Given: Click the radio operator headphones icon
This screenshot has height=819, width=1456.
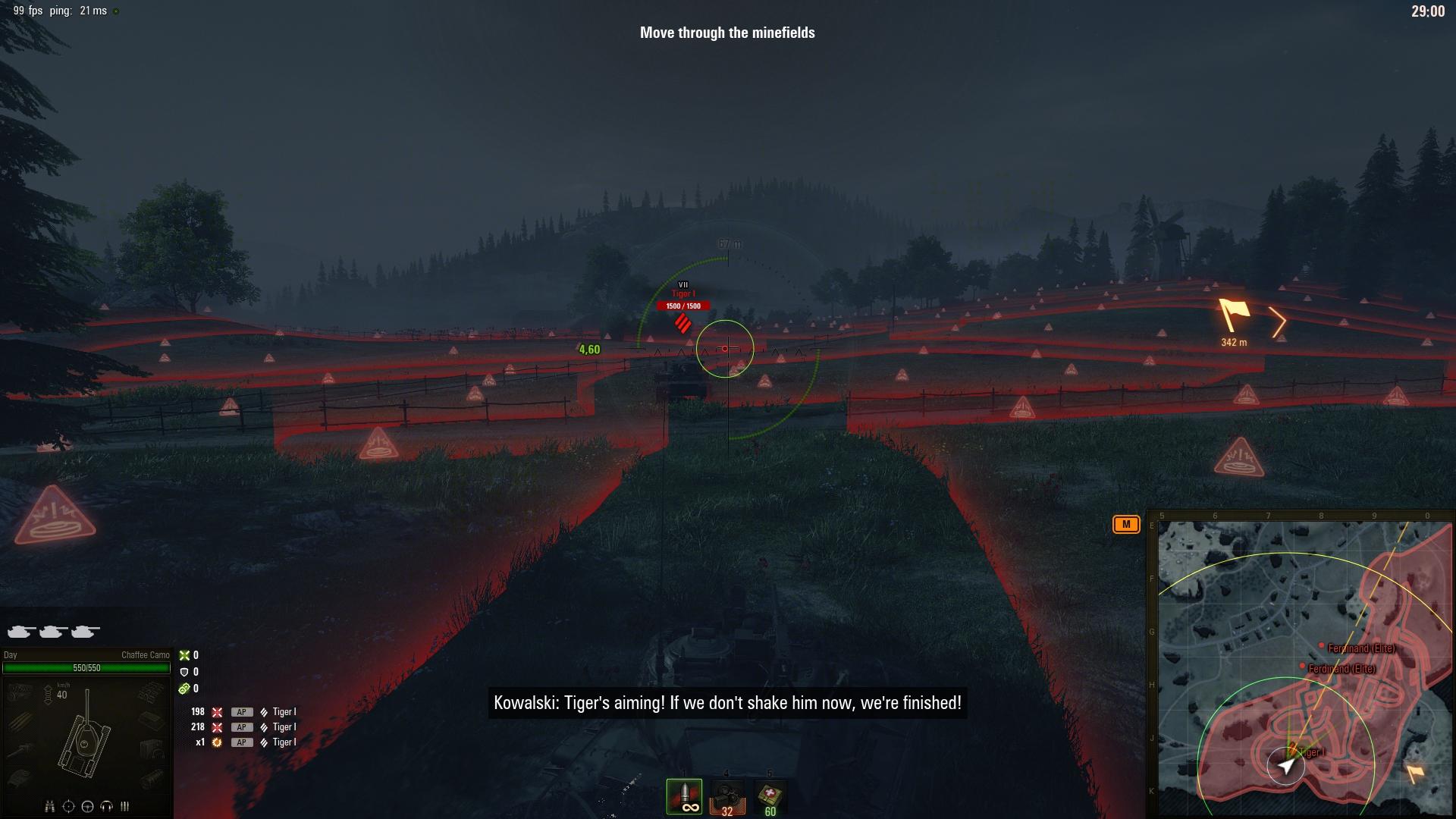Looking at the screenshot, I should pyautogui.click(x=106, y=806).
